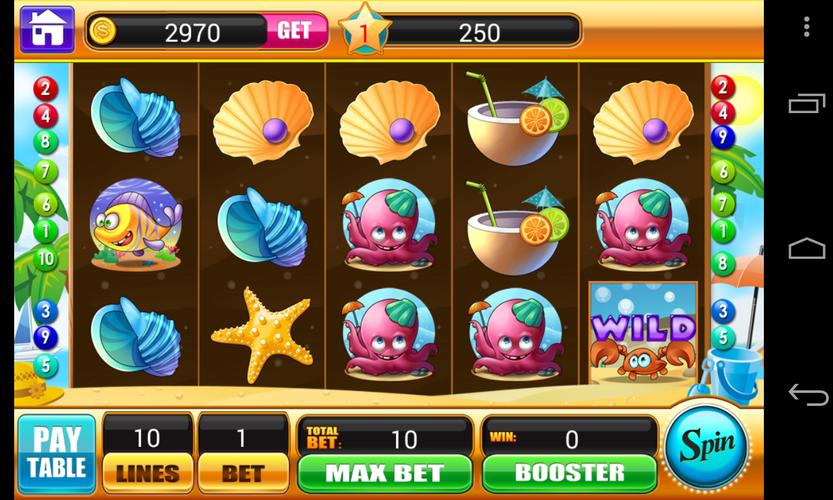Adjust the Bet amount

pyautogui.click(x=243, y=472)
